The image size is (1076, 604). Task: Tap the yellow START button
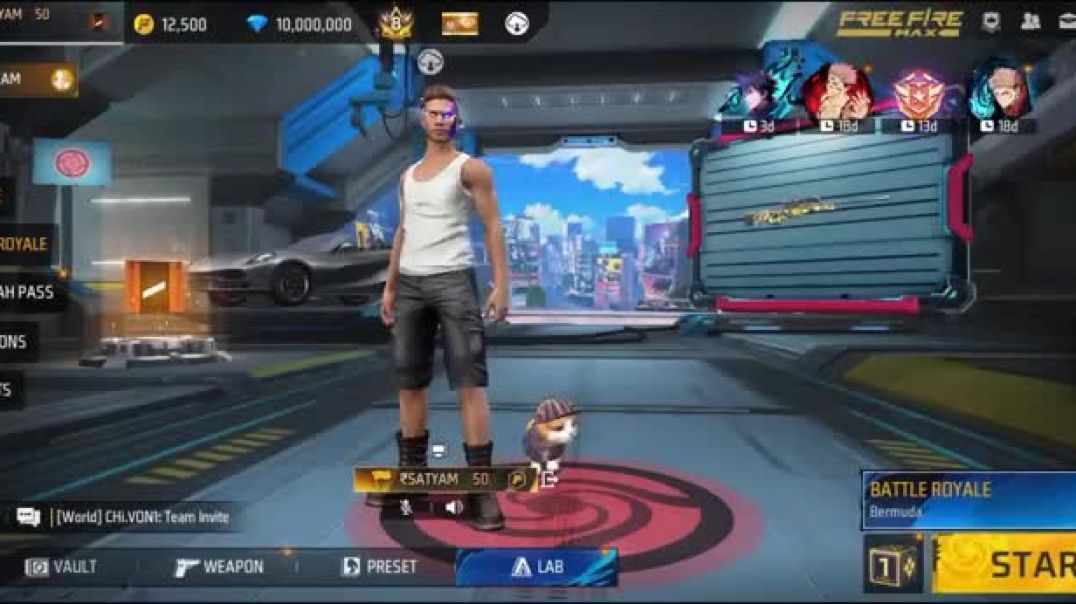1005,563
